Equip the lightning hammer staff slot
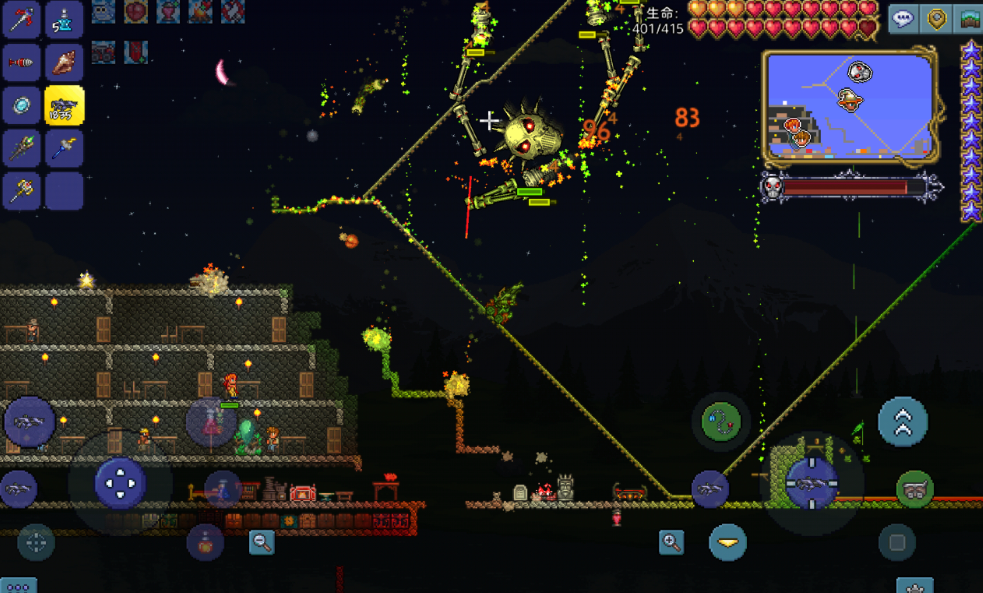This screenshot has height=593, width=983. [x=64, y=149]
